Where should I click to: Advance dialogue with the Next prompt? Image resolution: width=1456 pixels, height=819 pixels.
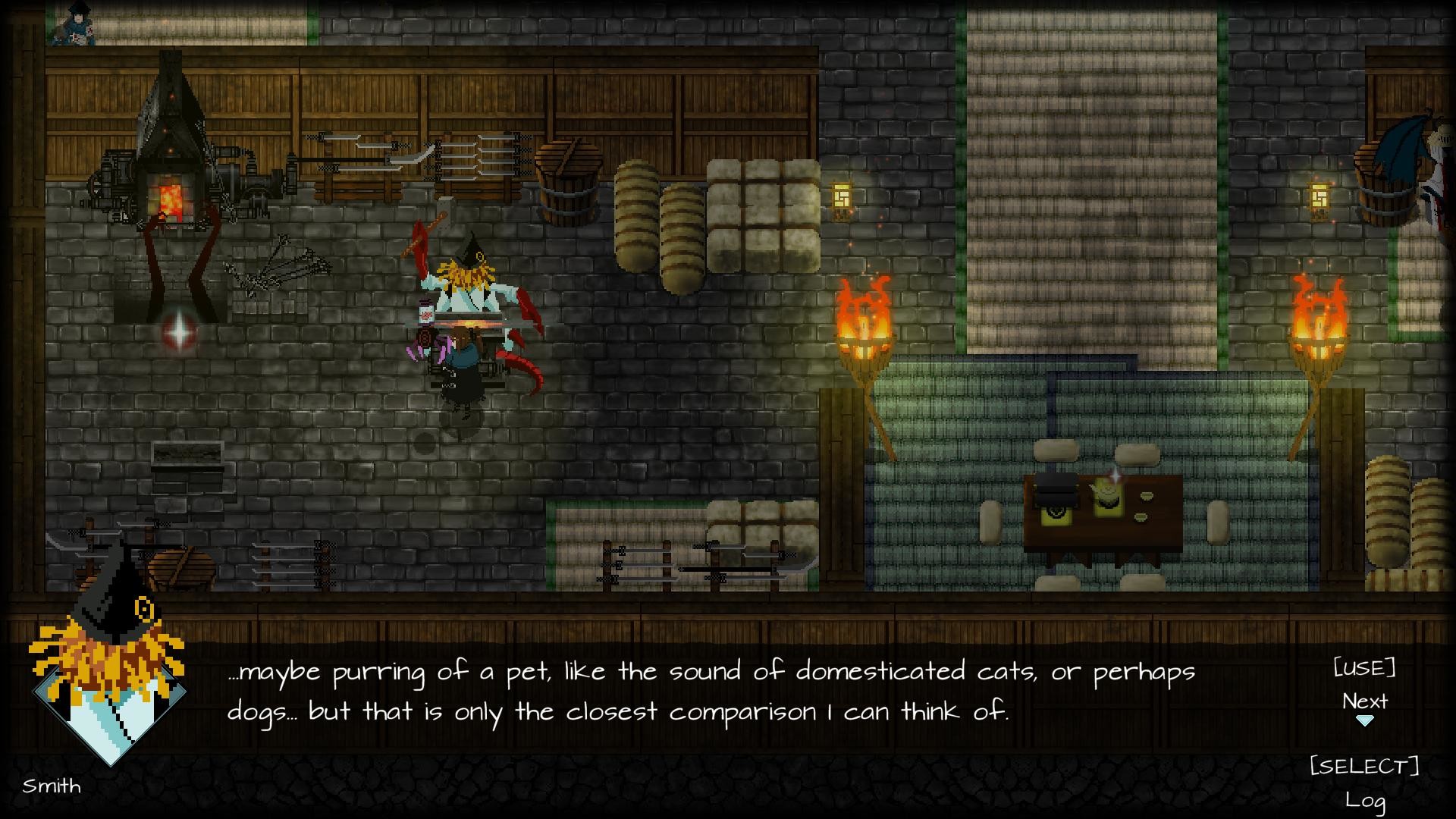pos(1363,701)
